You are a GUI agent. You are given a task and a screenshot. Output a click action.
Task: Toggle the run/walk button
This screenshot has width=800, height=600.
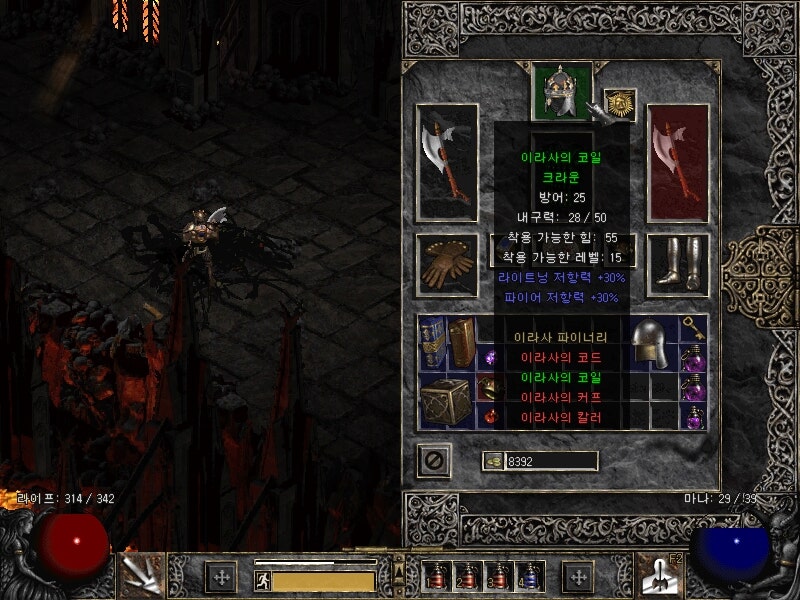pyautogui.click(x=260, y=579)
